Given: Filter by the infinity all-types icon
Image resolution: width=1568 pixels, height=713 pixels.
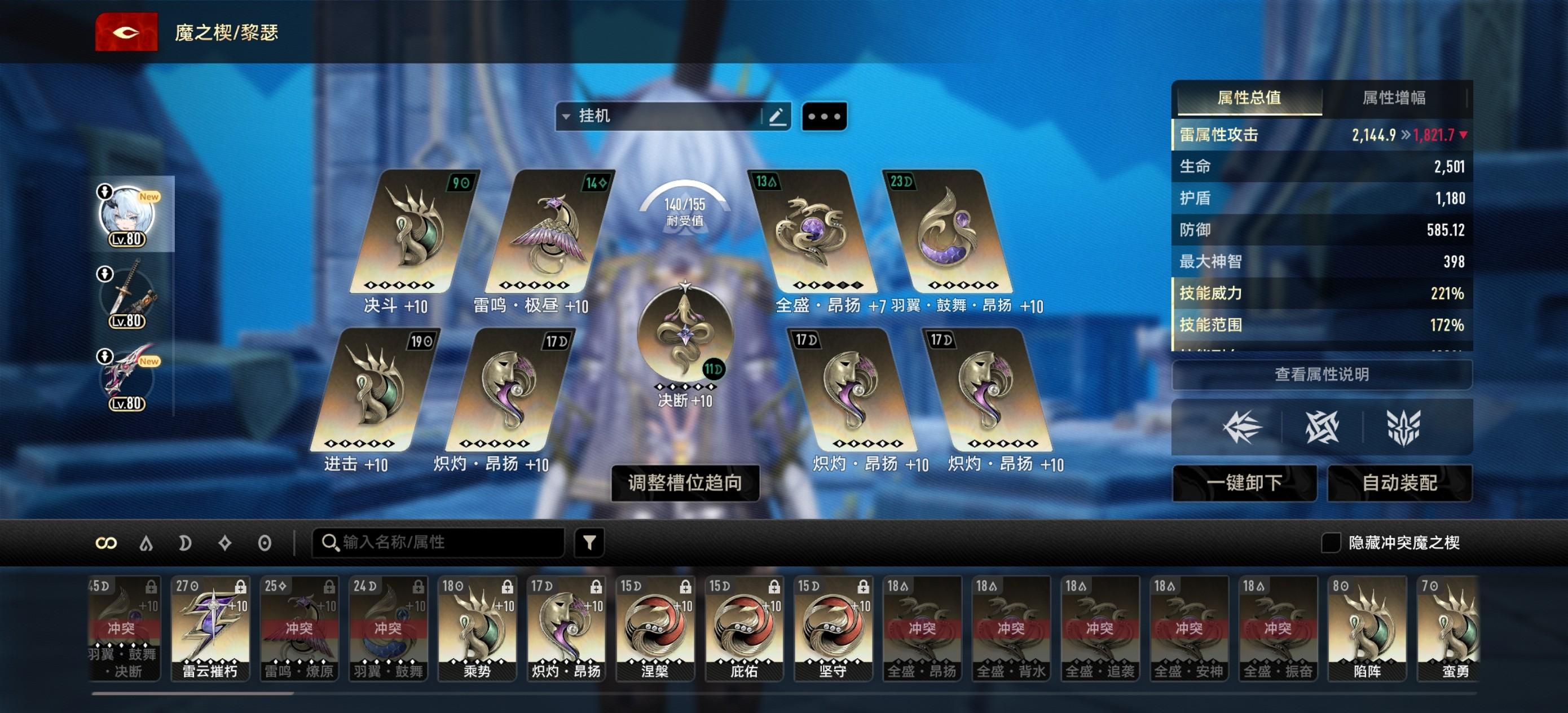Looking at the screenshot, I should point(106,543).
